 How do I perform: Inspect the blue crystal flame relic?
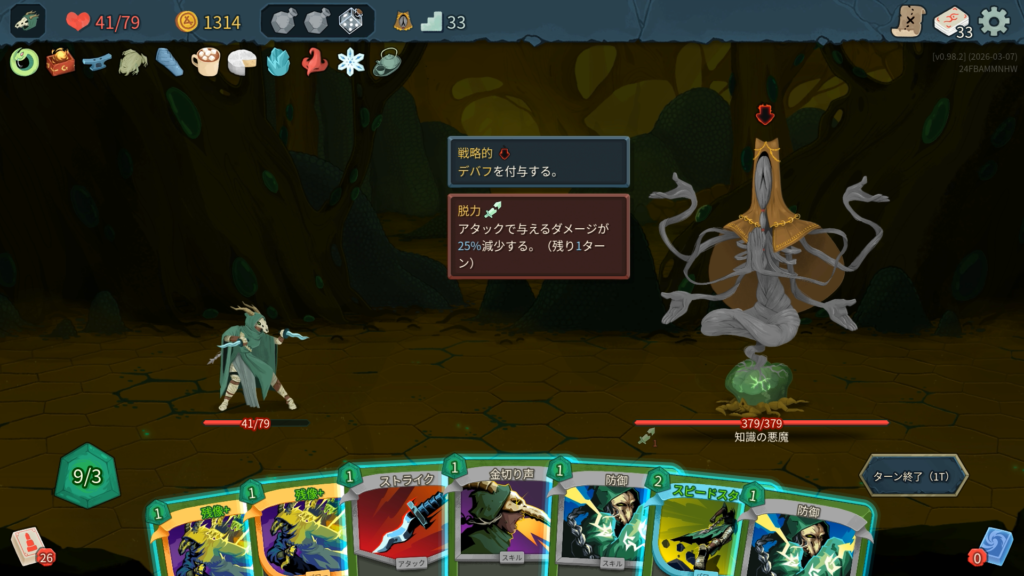[x=278, y=62]
